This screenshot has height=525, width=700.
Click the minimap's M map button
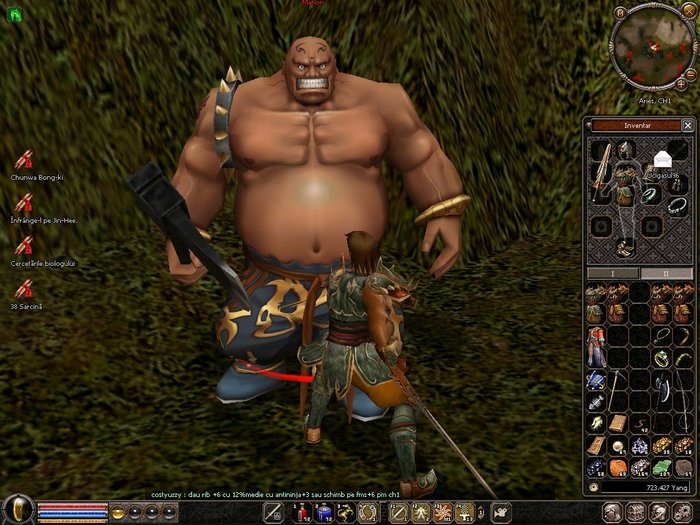pos(621,12)
